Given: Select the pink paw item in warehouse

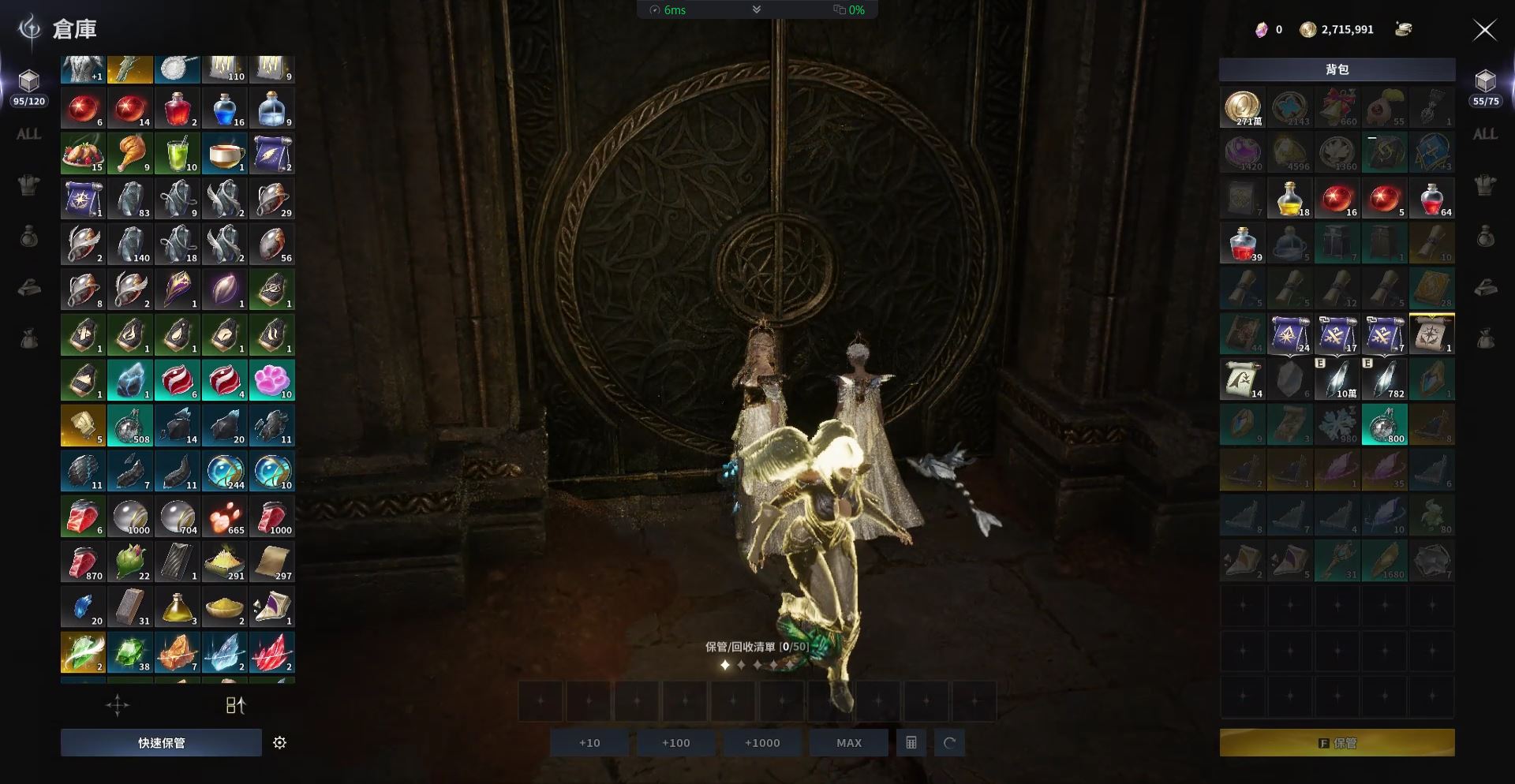Looking at the screenshot, I should click(271, 379).
